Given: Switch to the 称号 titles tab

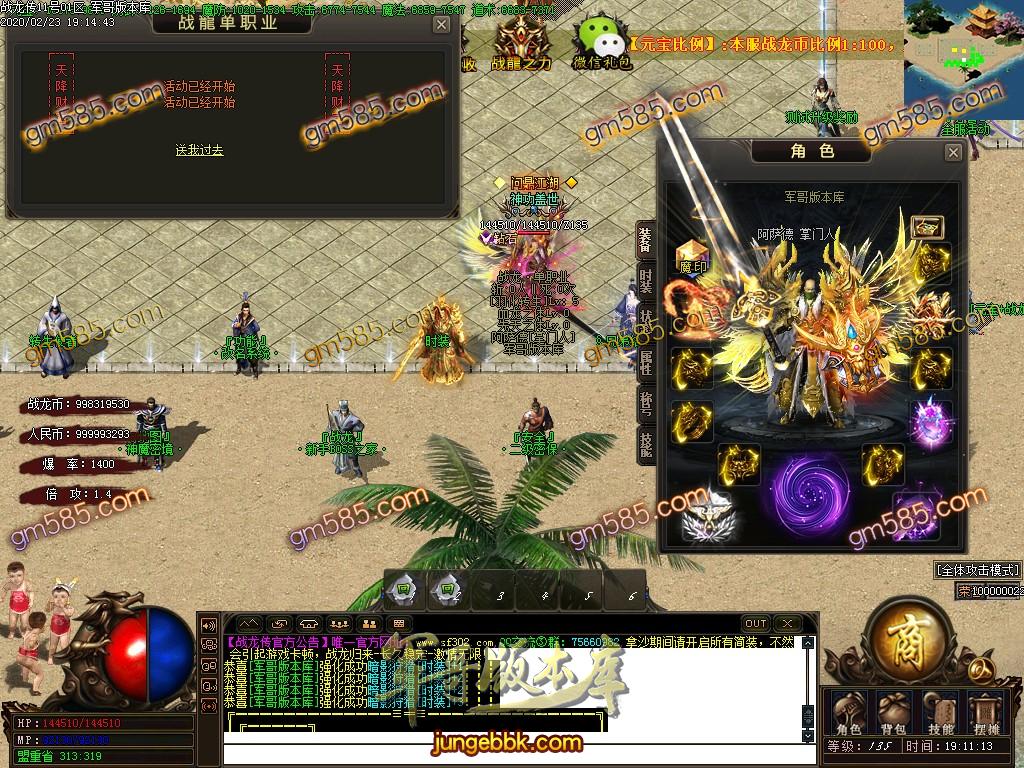Looking at the screenshot, I should point(646,404).
